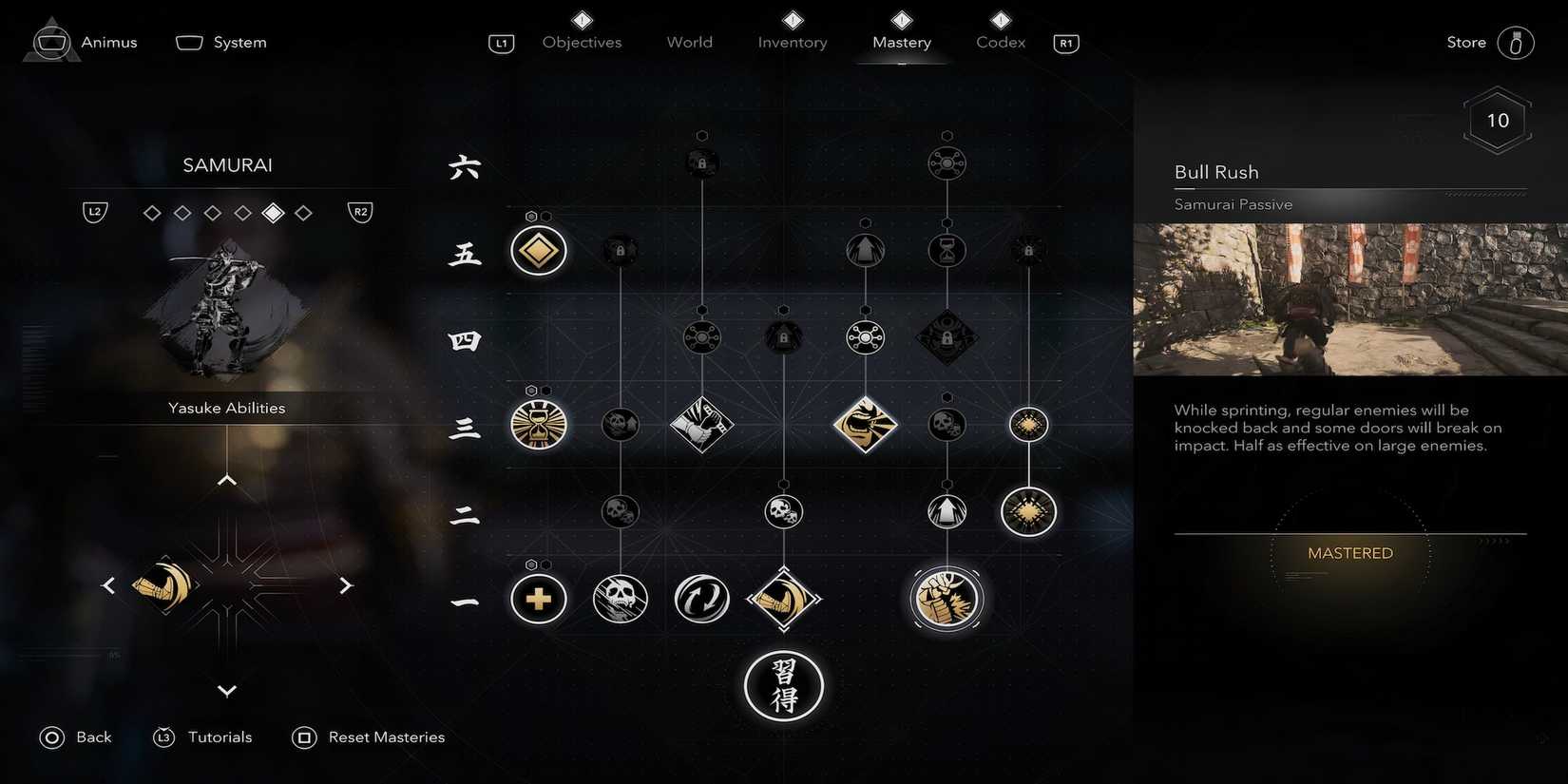Click the down chevron below the ability wheel
The width and height of the screenshot is (1568, 784).
pos(226,691)
